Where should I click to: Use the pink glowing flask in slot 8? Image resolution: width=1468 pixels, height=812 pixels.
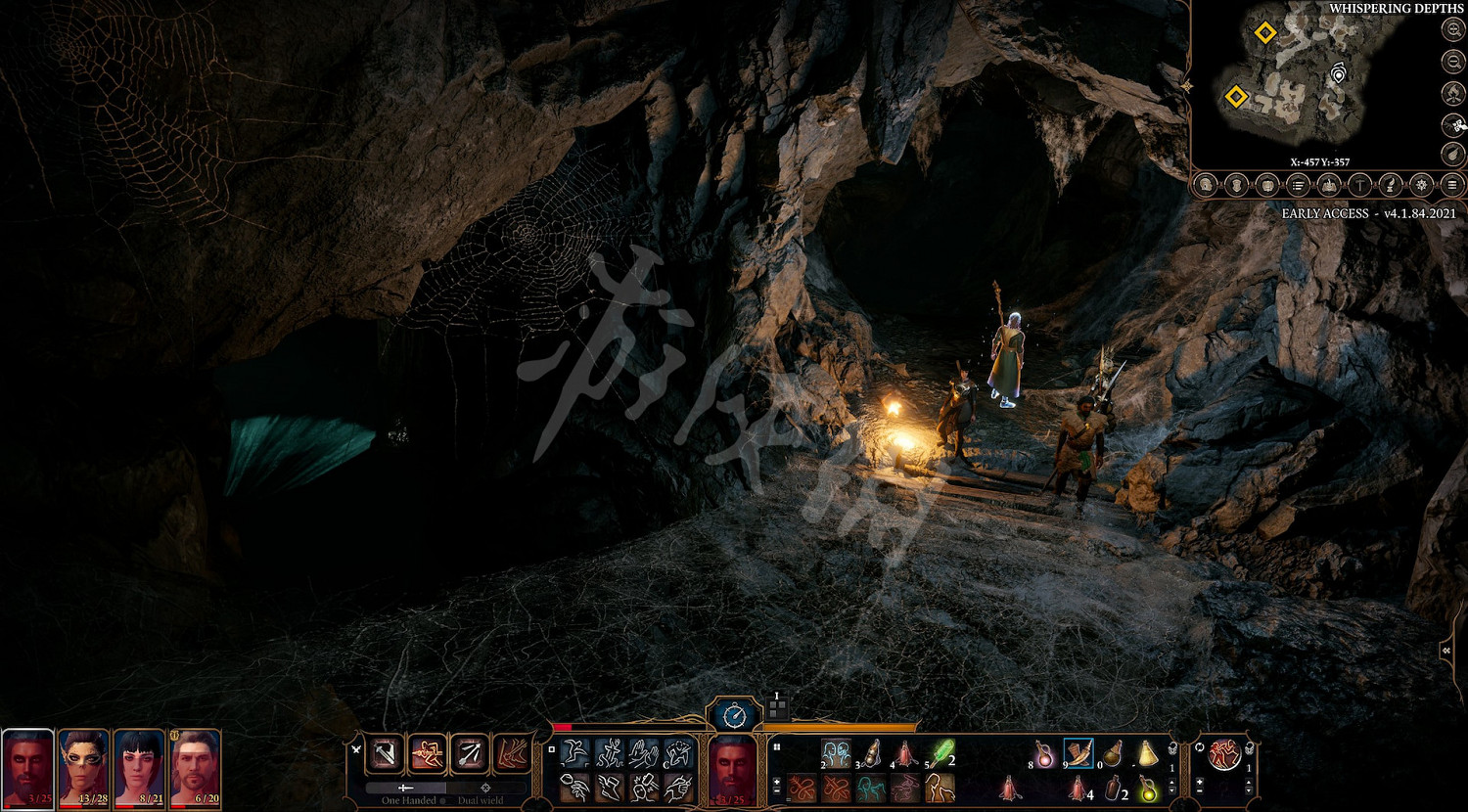(x=1044, y=754)
